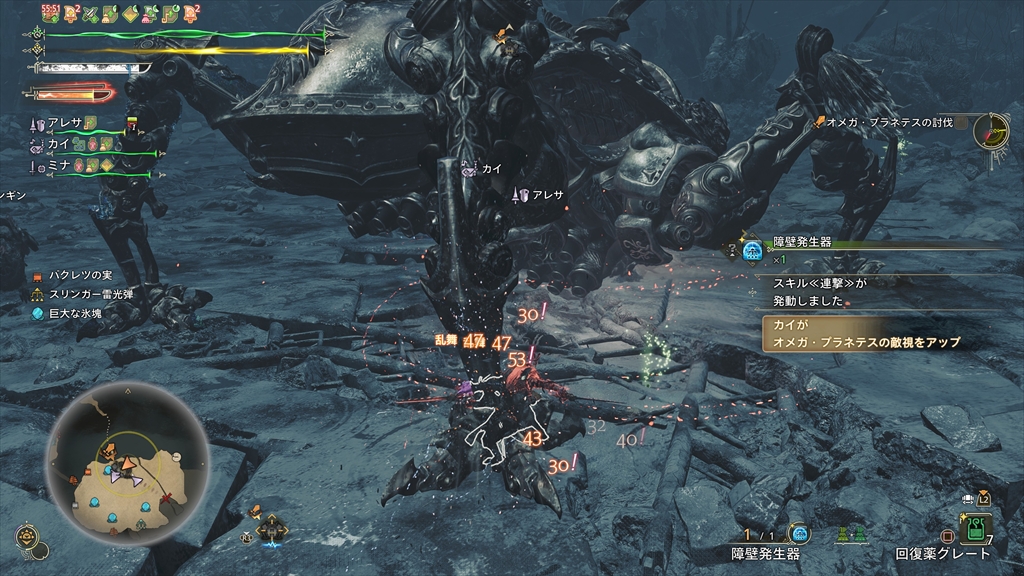Select the 回復薬グレート item slot
The width and height of the screenshot is (1024, 576).
975,528
